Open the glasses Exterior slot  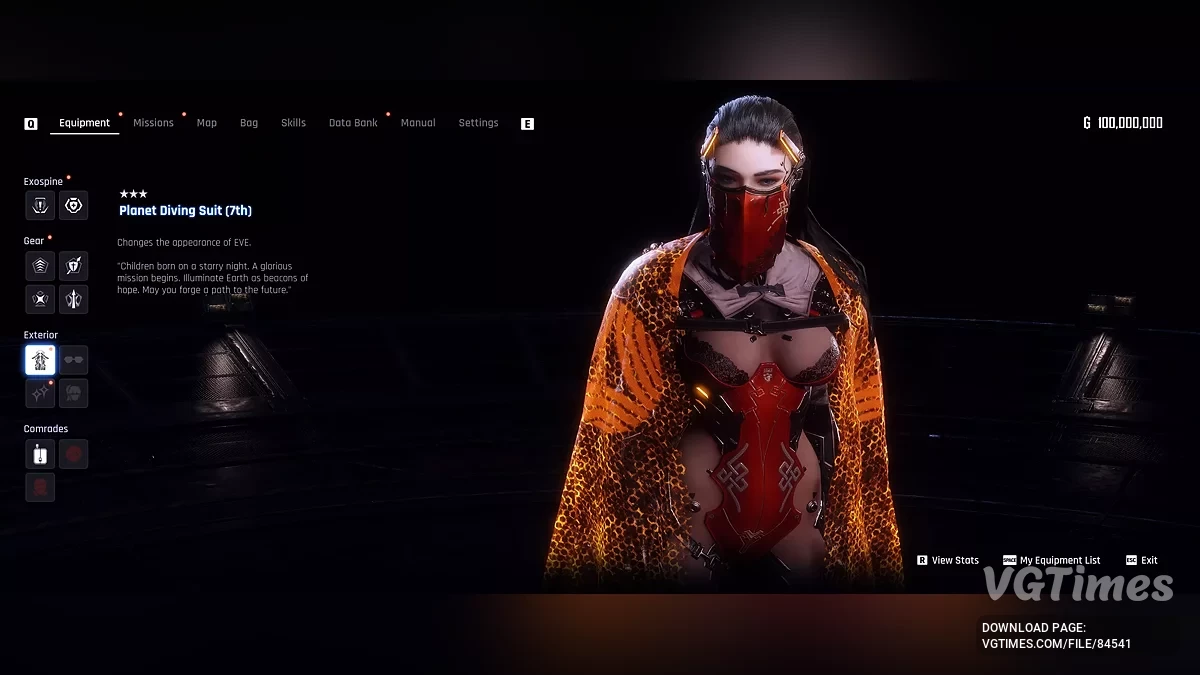point(73,360)
